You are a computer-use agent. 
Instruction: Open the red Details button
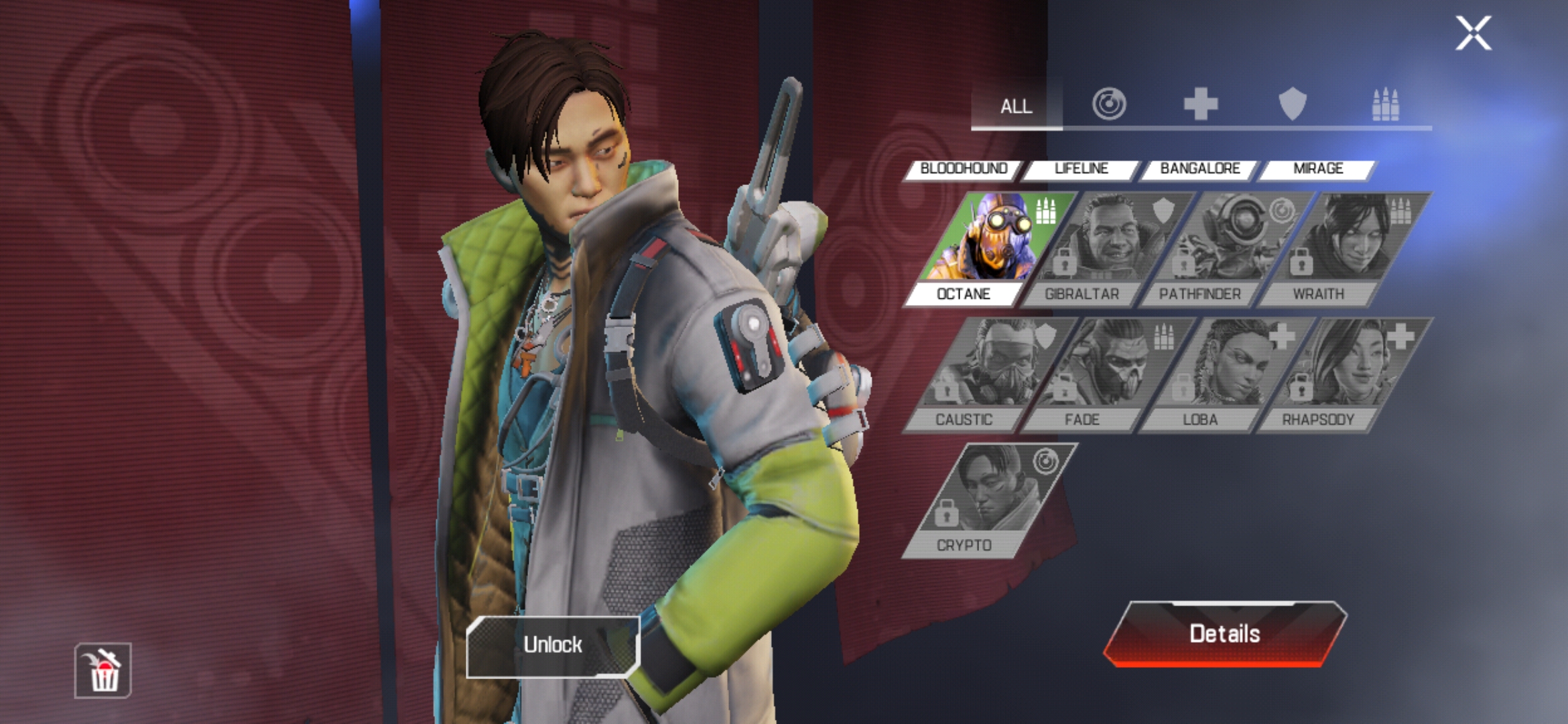click(x=1224, y=634)
